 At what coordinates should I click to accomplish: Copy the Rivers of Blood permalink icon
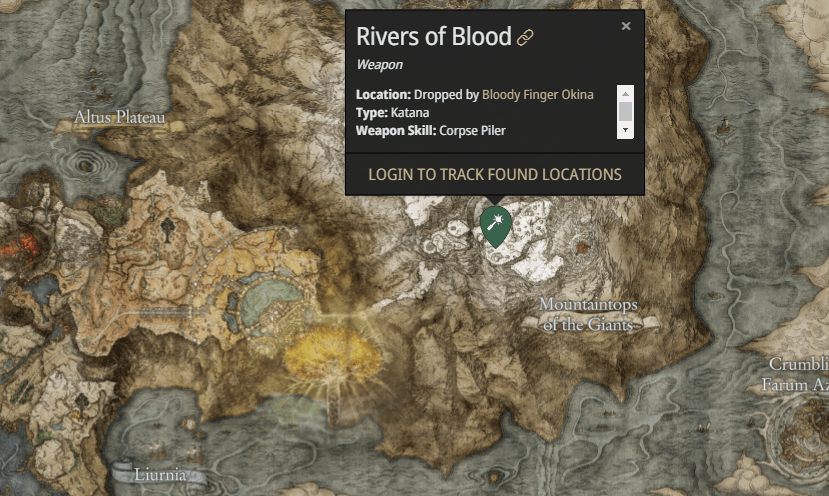click(525, 38)
